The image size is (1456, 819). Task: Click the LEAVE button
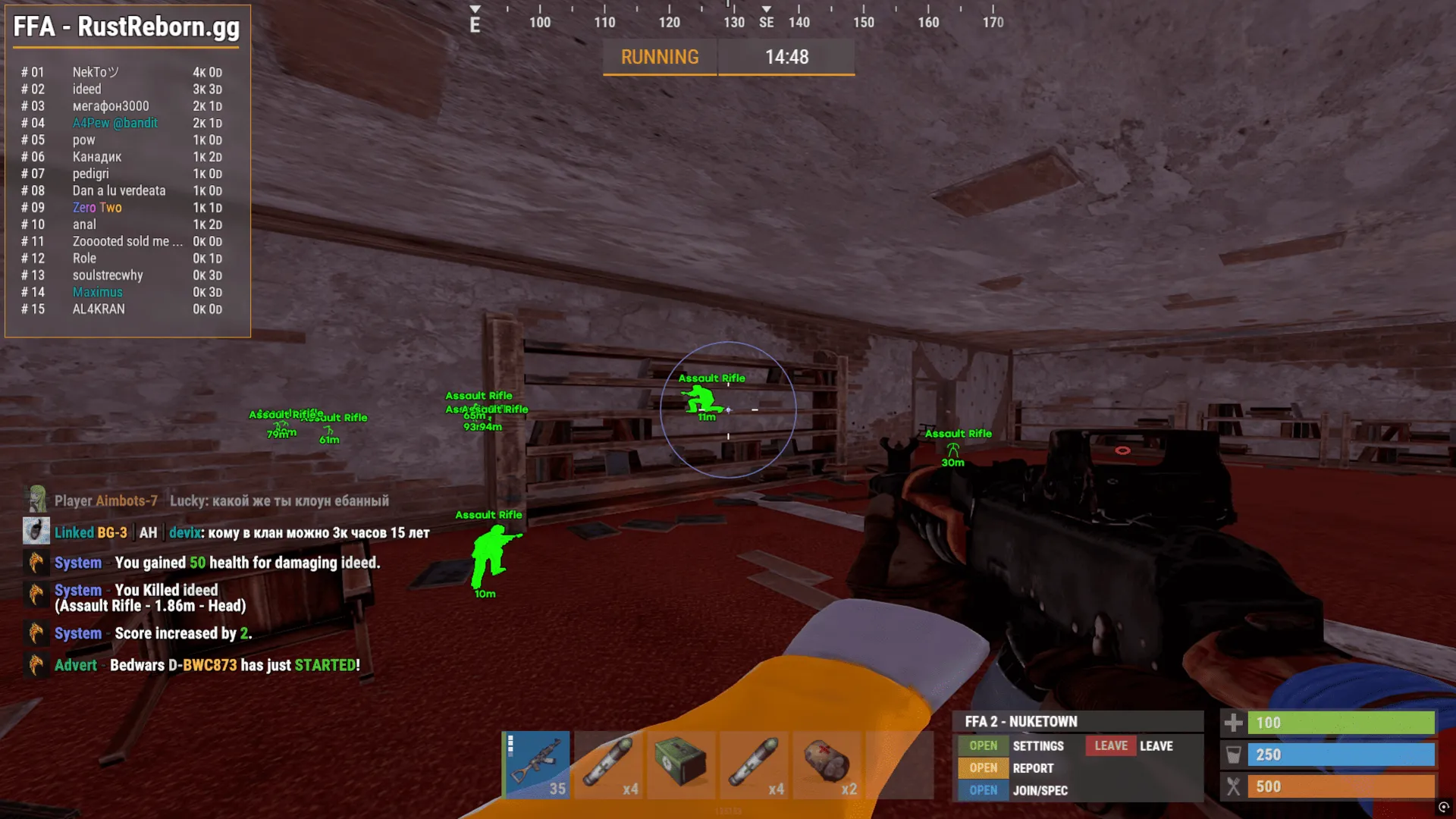1109,745
